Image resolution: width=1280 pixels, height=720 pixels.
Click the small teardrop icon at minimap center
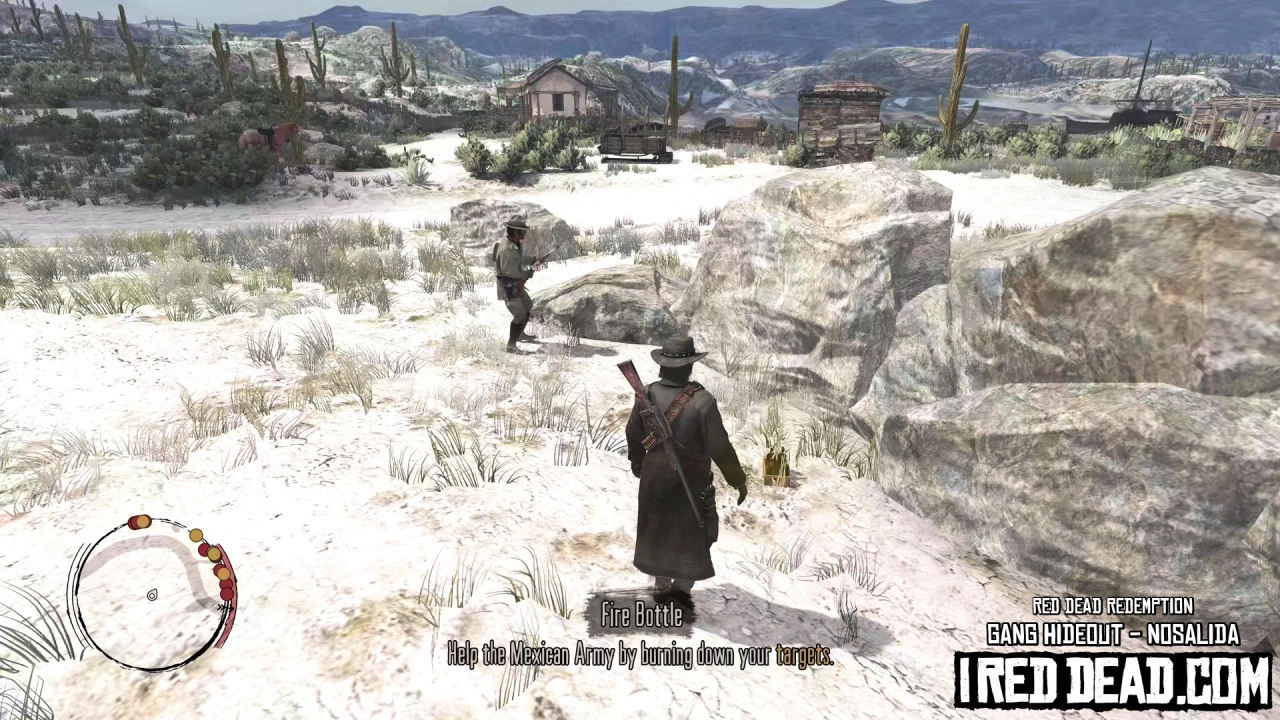tap(151, 595)
